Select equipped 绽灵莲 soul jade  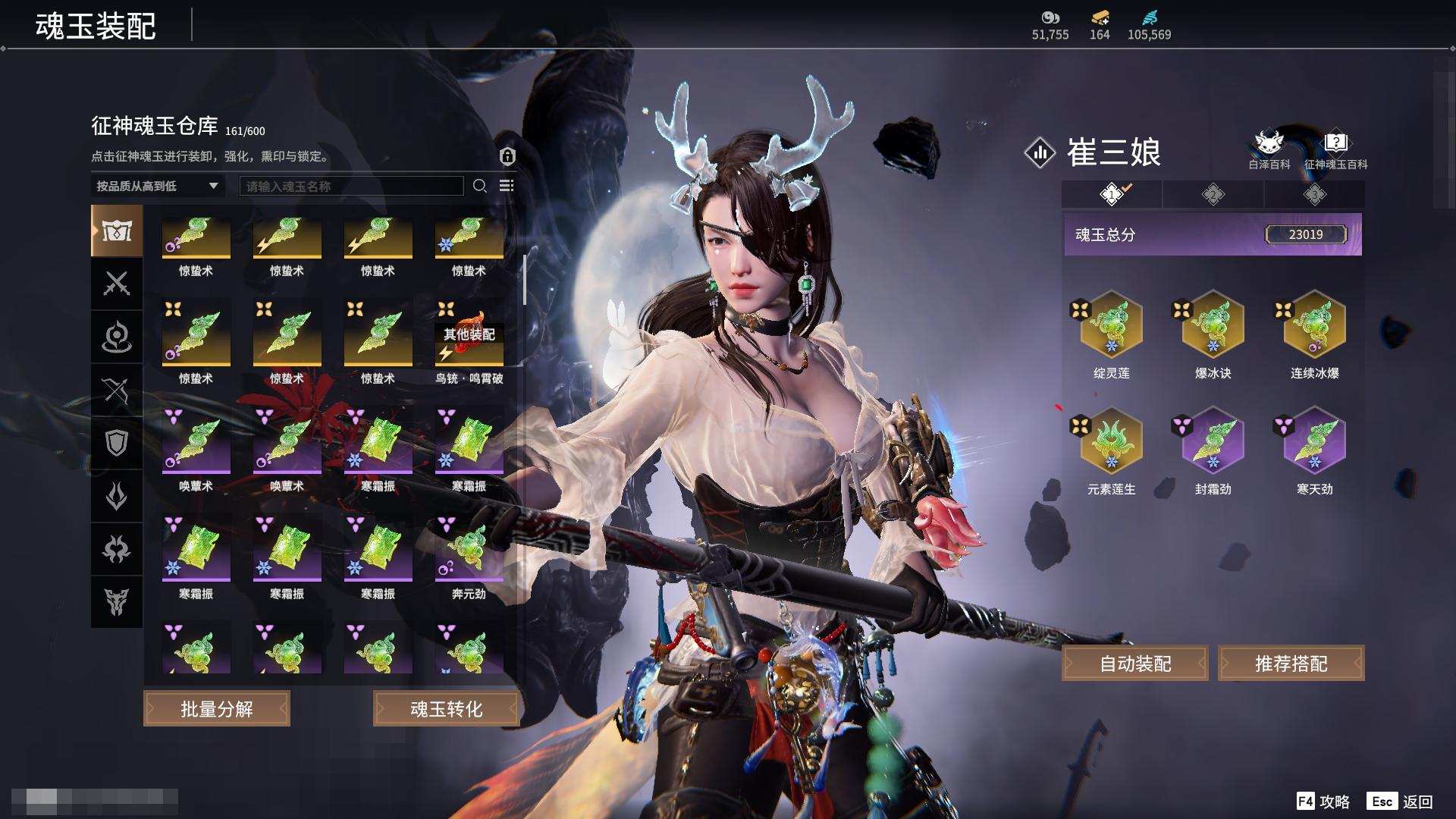point(1111,325)
